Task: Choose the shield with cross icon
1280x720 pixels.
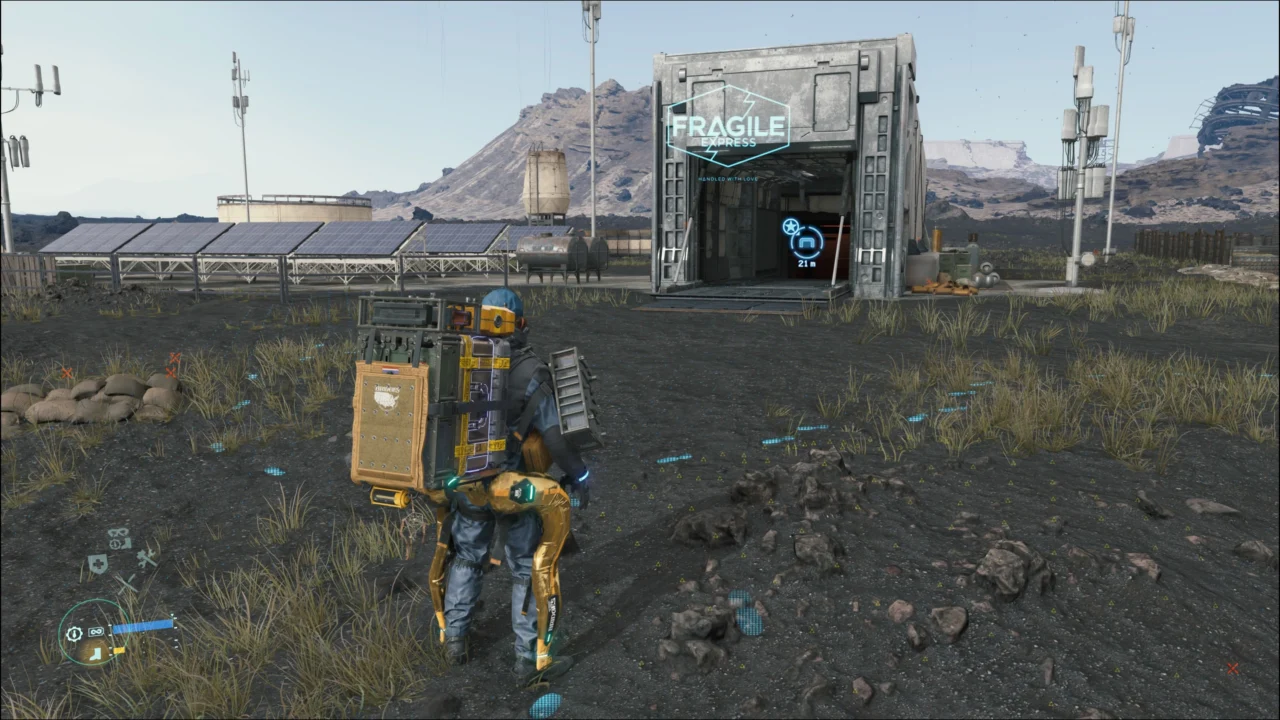Action: [97, 563]
